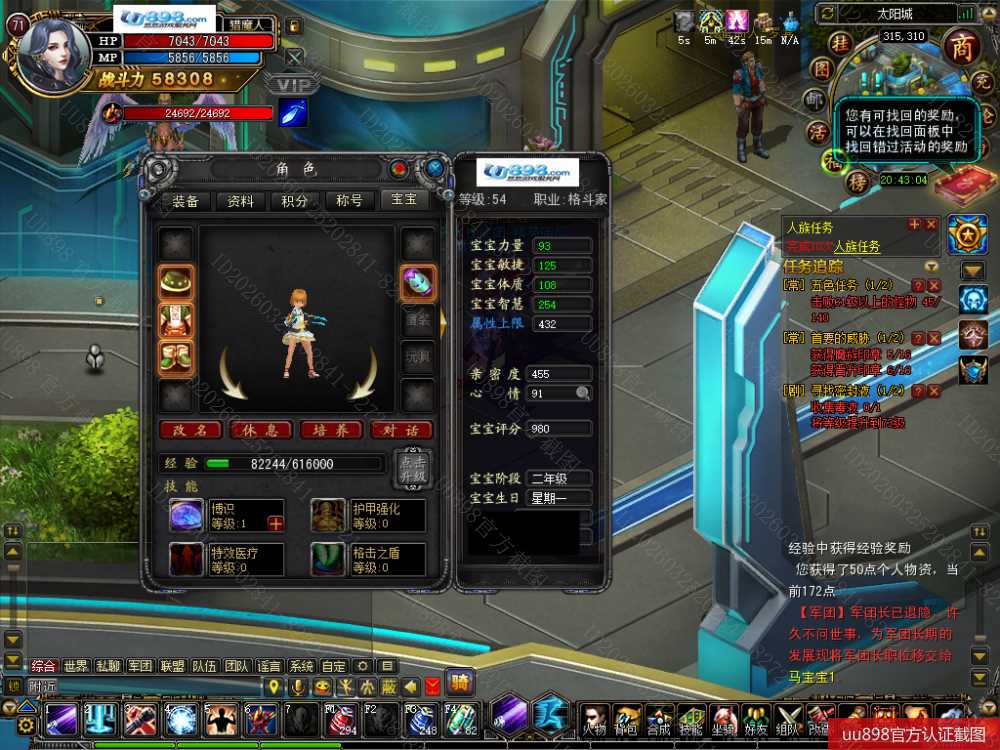
Task: Choose the 对话 talk button
Action: tap(401, 430)
